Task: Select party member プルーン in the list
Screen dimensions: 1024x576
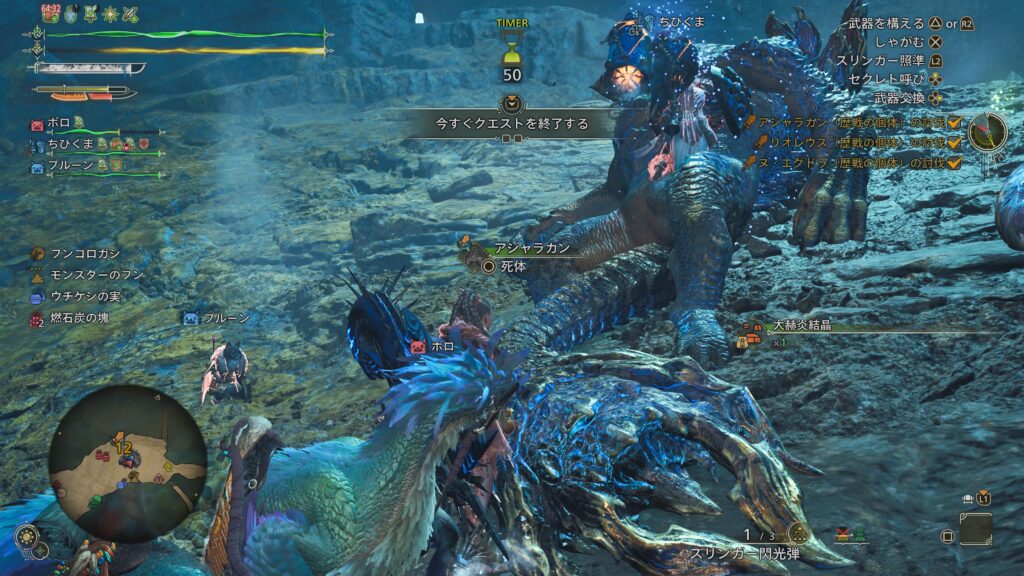Action: click(x=68, y=167)
